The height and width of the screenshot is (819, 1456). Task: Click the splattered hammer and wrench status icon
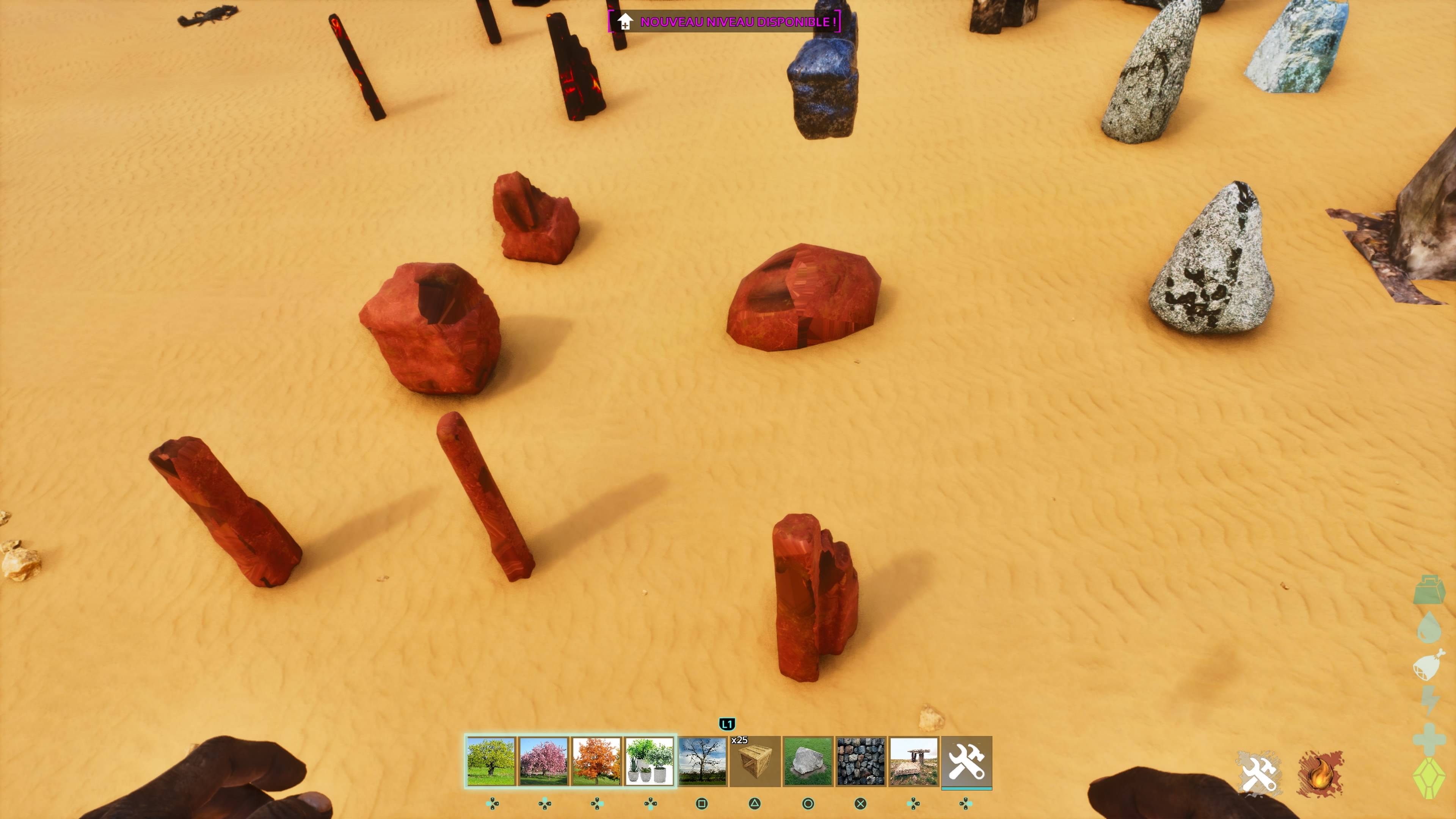1258,773
